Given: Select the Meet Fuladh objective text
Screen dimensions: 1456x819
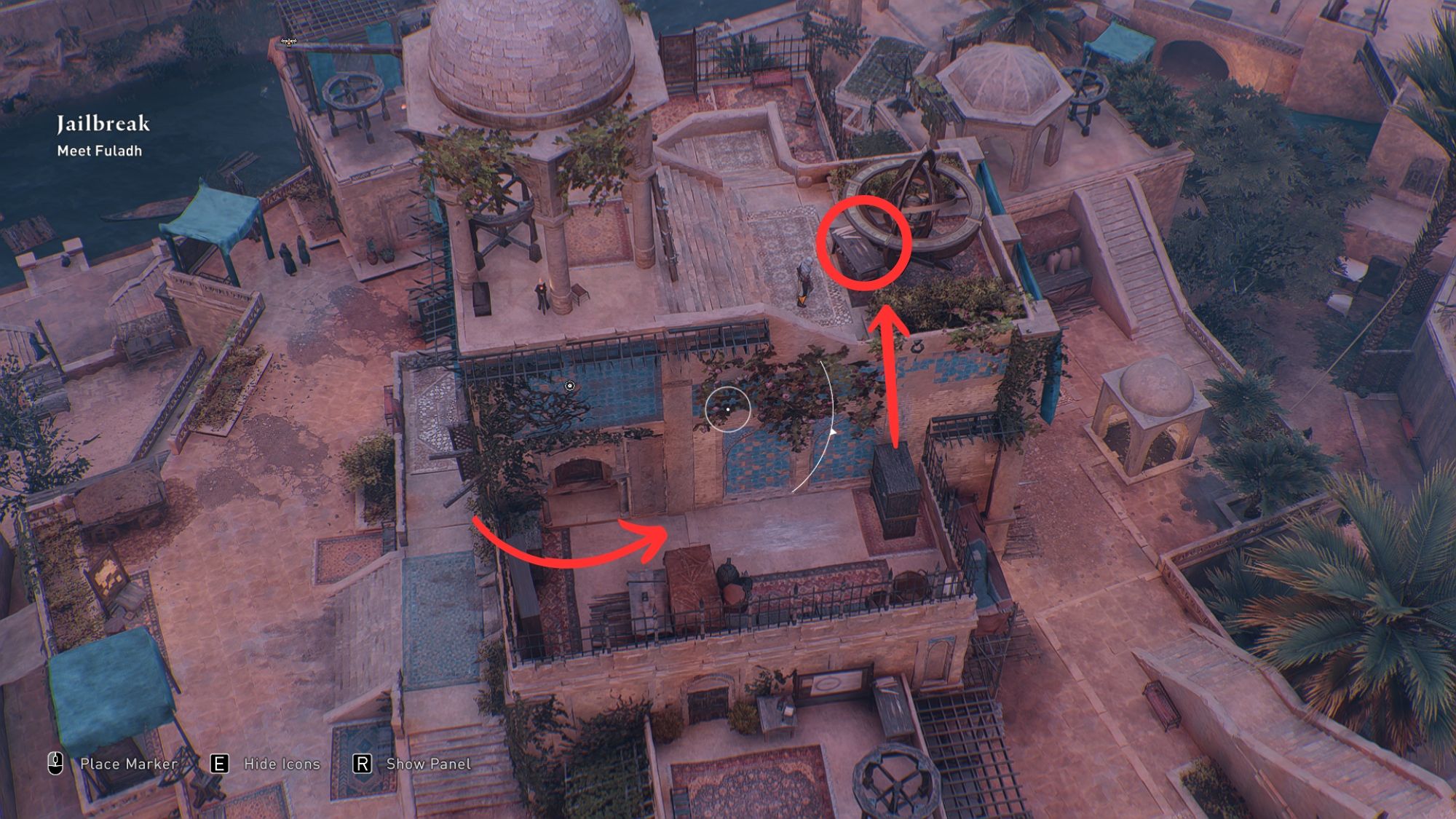Looking at the screenshot, I should (x=102, y=151).
